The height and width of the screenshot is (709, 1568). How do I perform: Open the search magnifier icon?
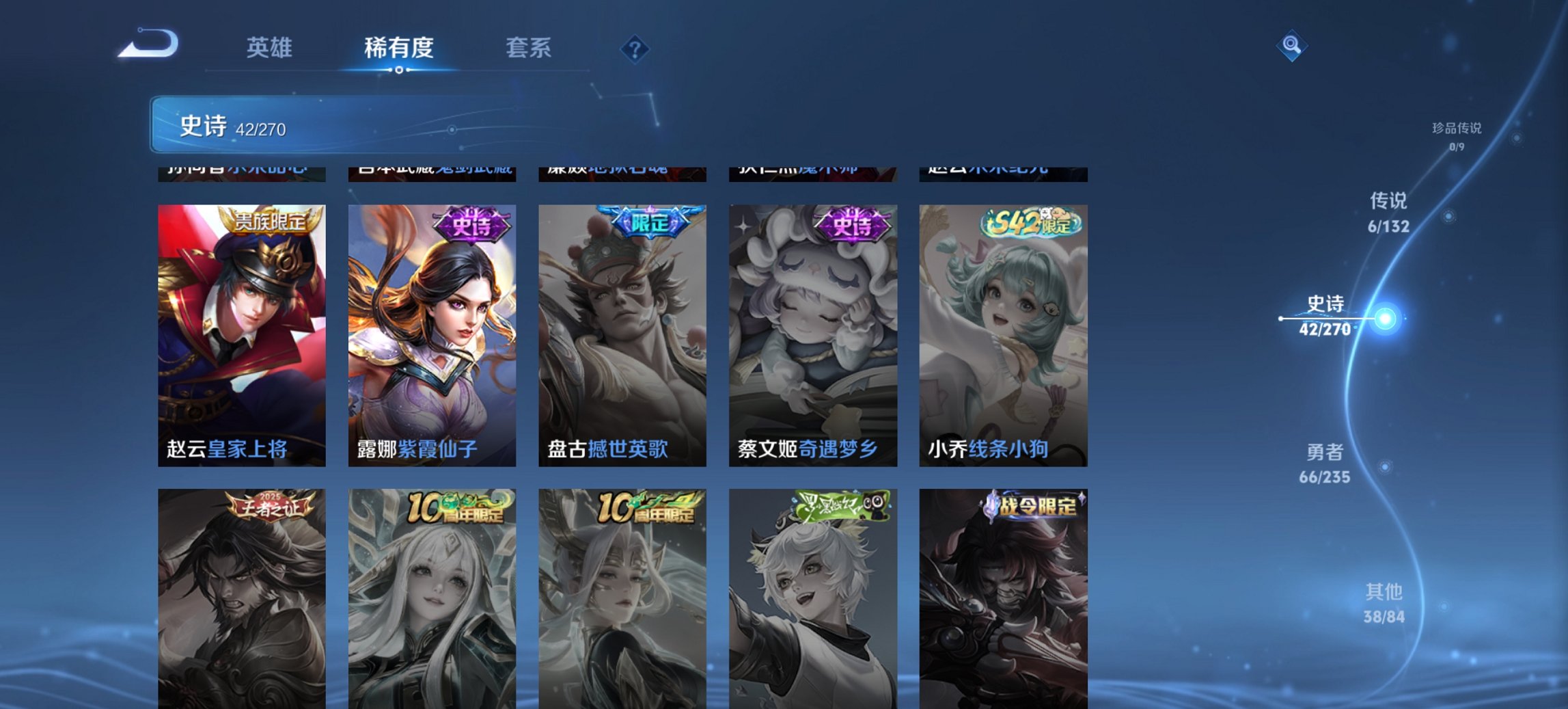point(1290,44)
